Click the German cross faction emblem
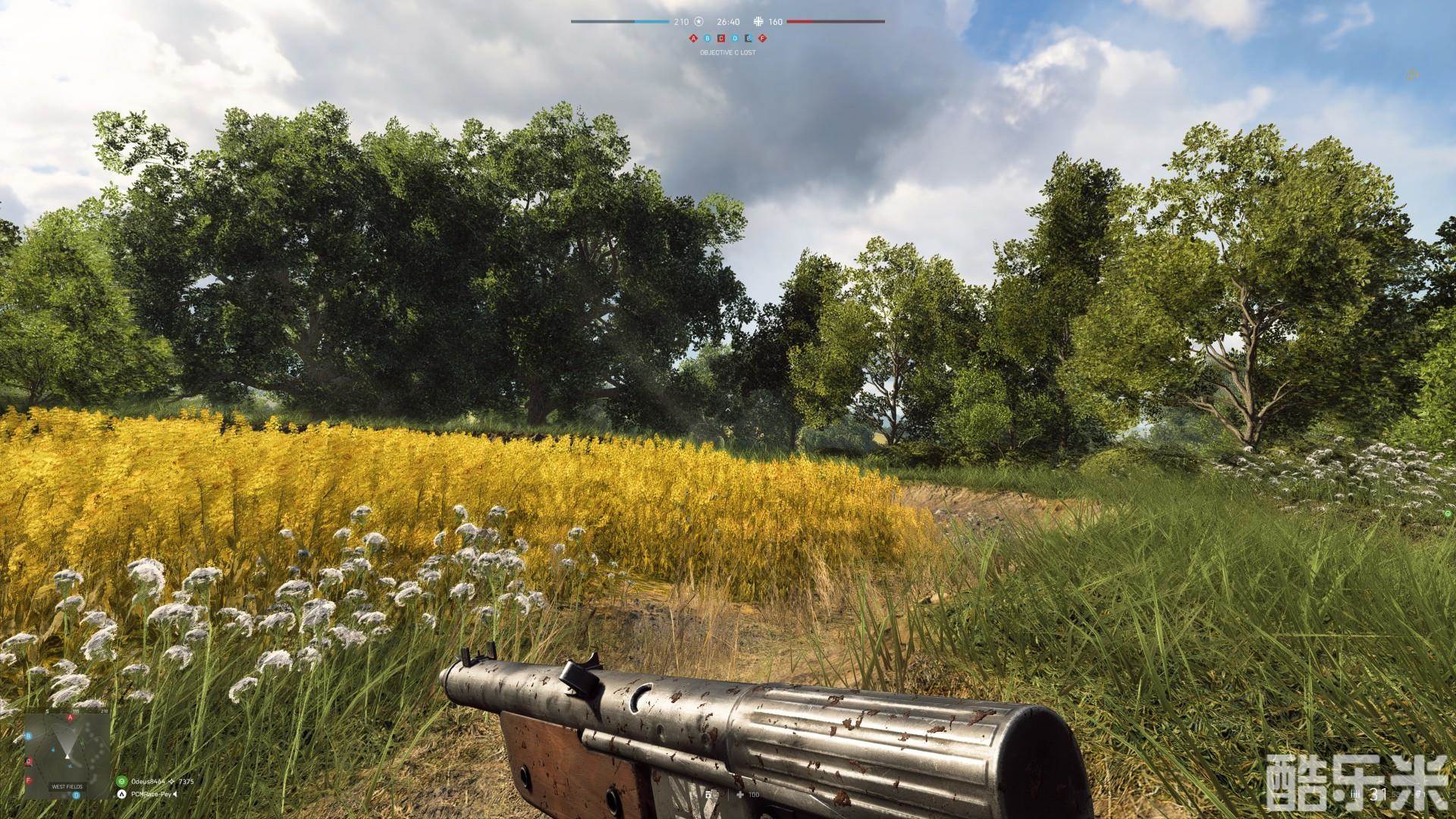Screen dimensions: 1456x819 tap(759, 22)
